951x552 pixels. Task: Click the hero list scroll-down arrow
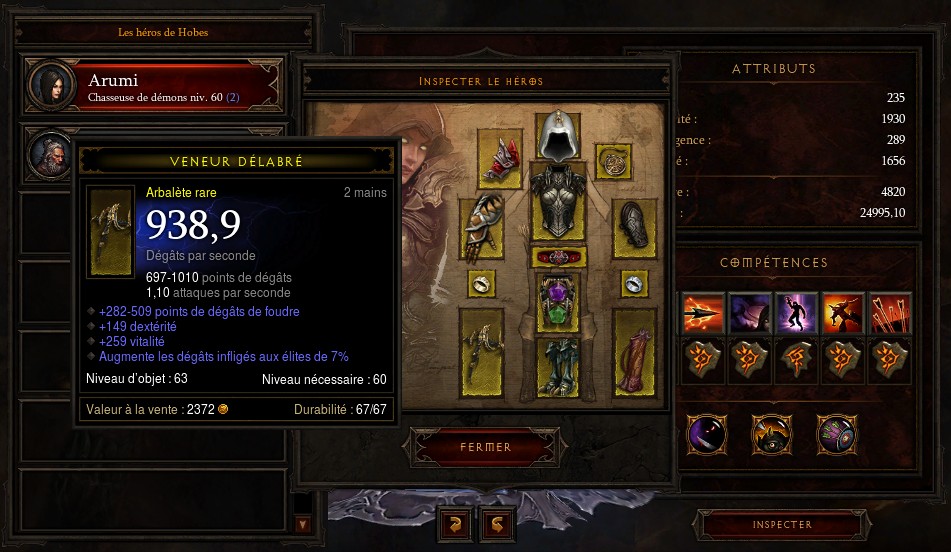[304, 523]
